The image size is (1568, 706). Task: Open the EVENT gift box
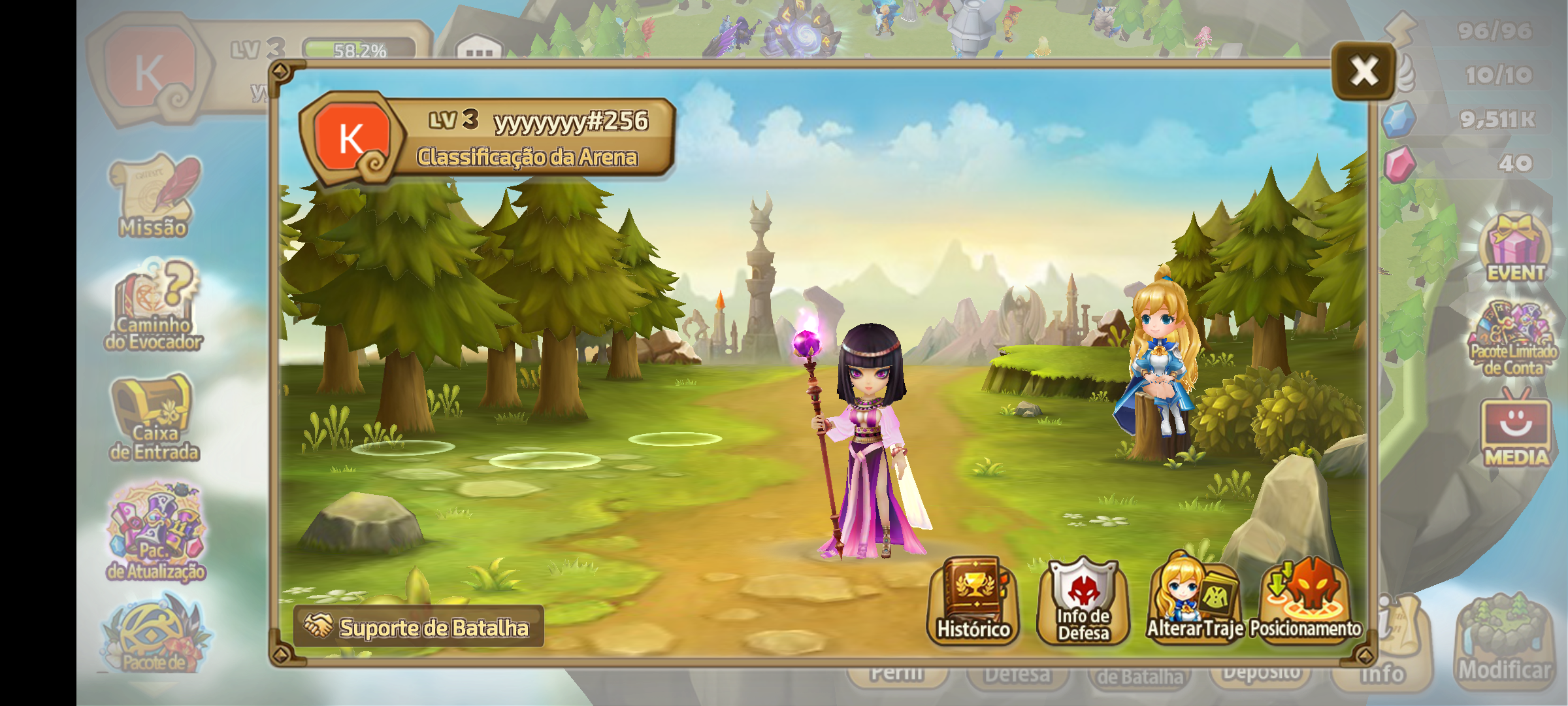point(1516,248)
